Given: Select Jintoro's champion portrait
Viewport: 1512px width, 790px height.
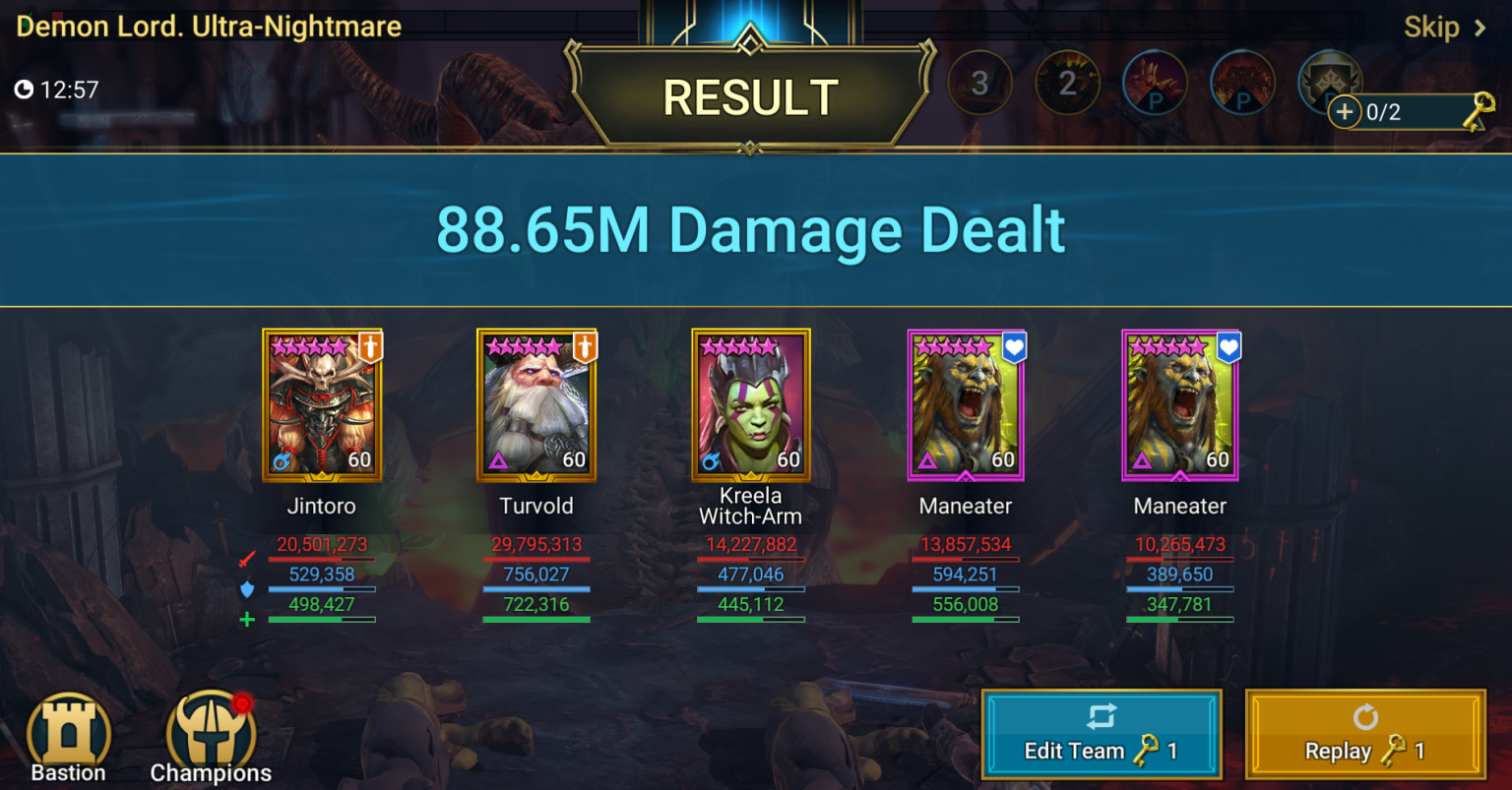Looking at the screenshot, I should click(322, 404).
